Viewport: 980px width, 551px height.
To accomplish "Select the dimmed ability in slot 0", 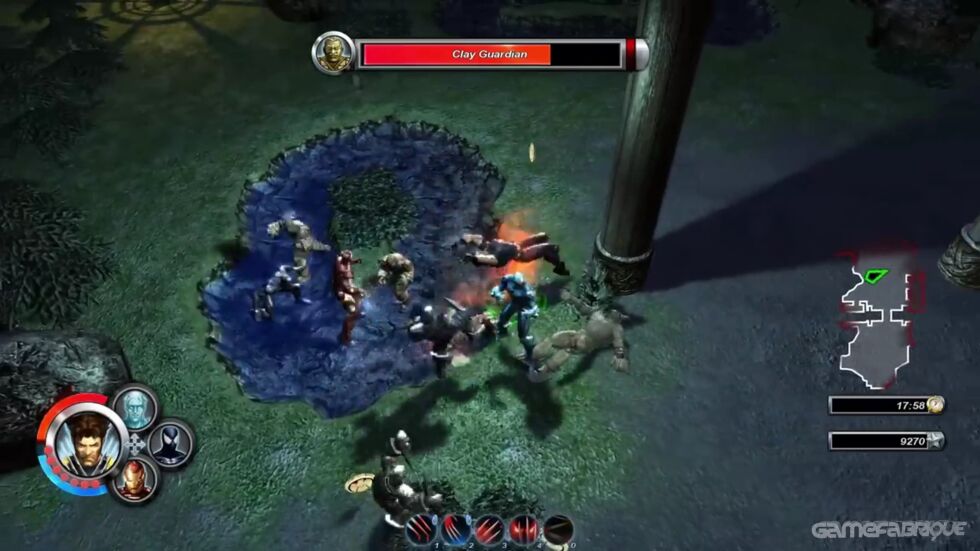I will (558, 529).
